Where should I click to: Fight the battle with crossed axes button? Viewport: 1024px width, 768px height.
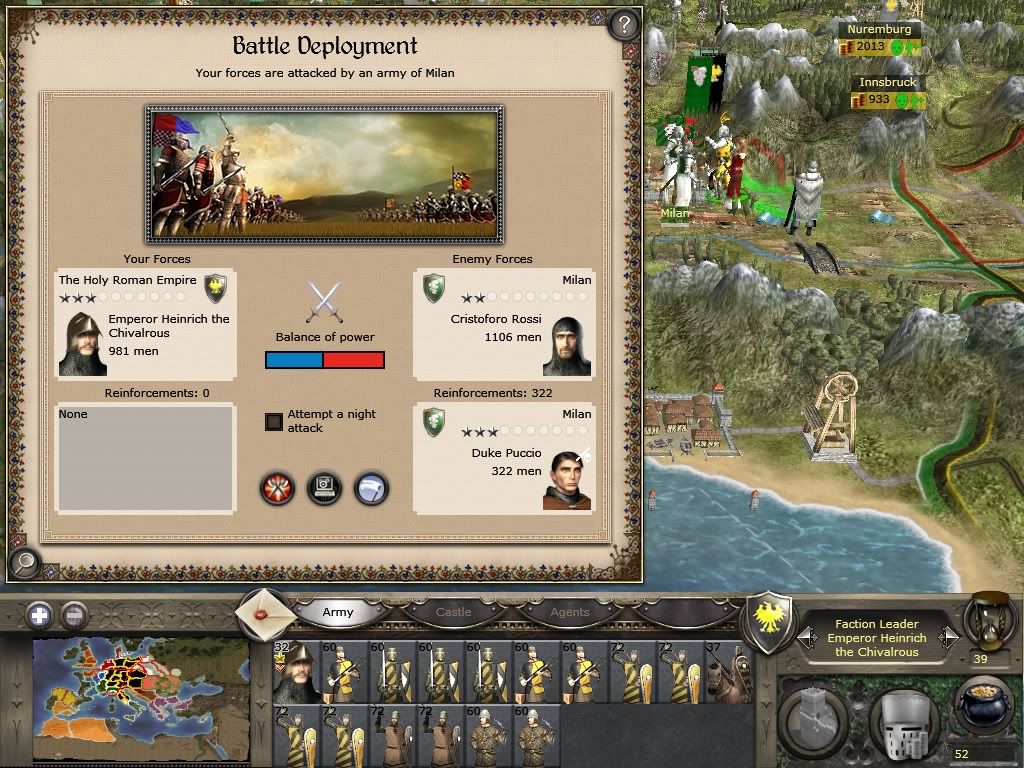(x=277, y=489)
